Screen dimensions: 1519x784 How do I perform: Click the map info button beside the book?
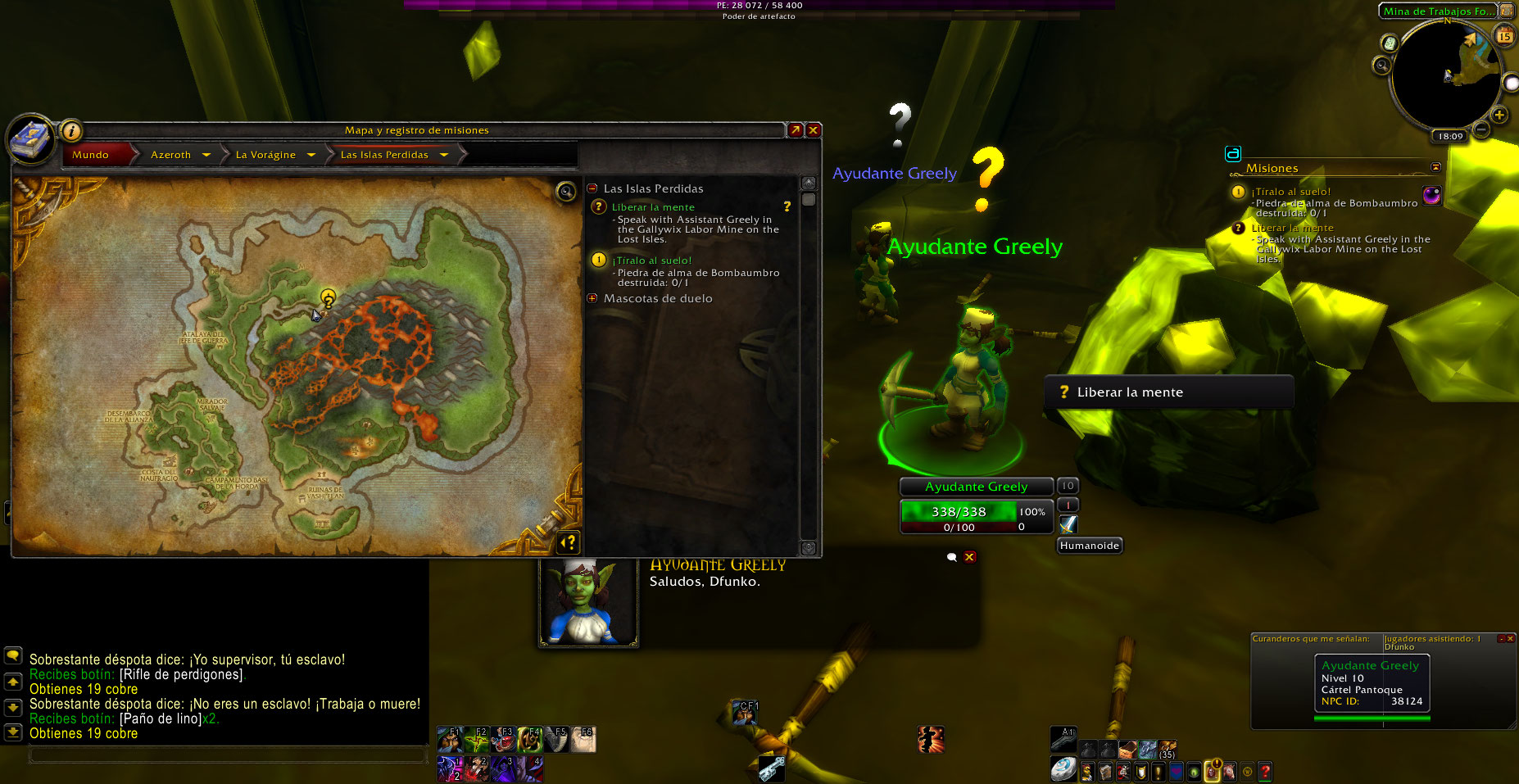click(x=71, y=131)
